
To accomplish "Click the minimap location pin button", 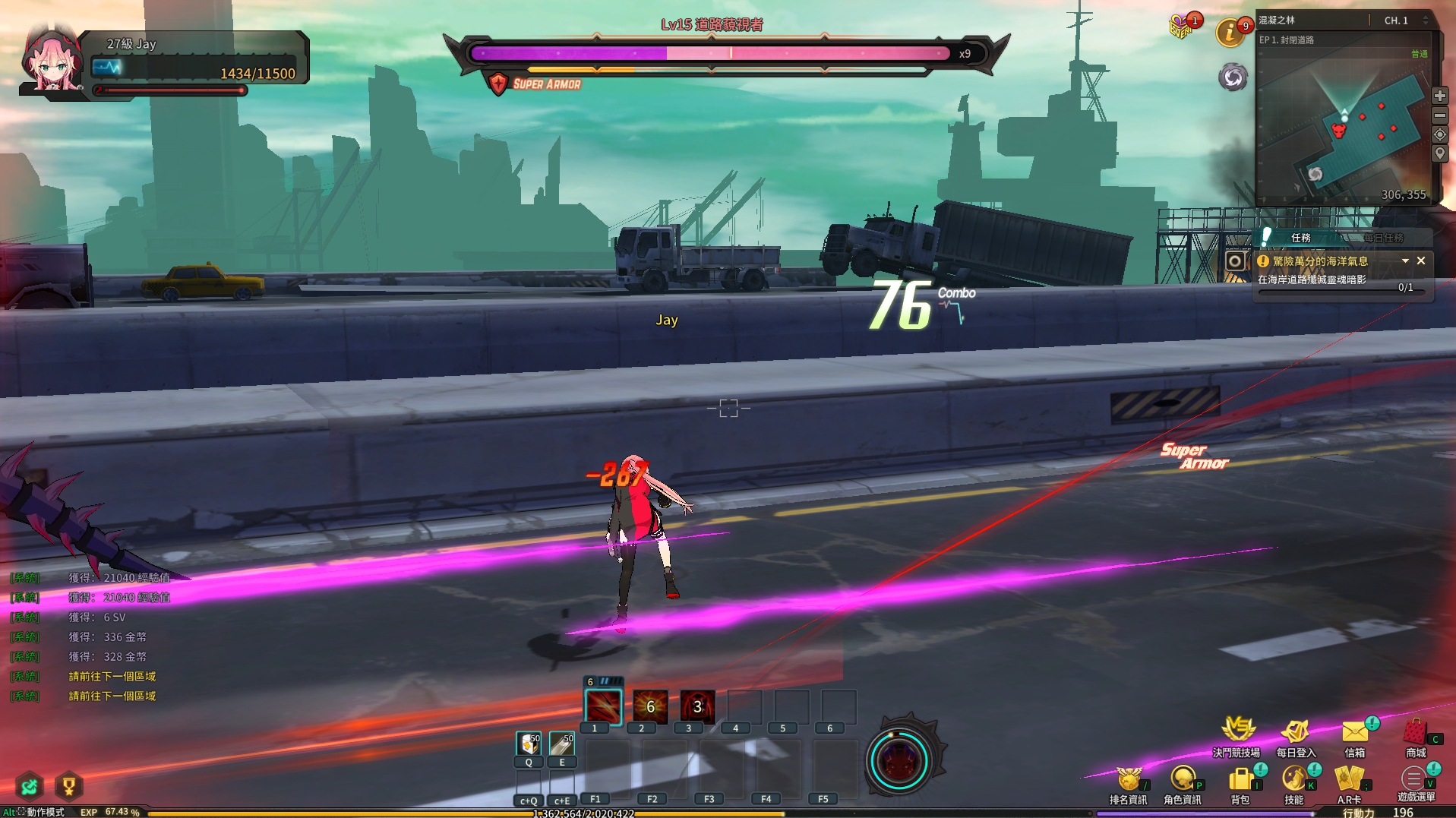I will 1439,153.
